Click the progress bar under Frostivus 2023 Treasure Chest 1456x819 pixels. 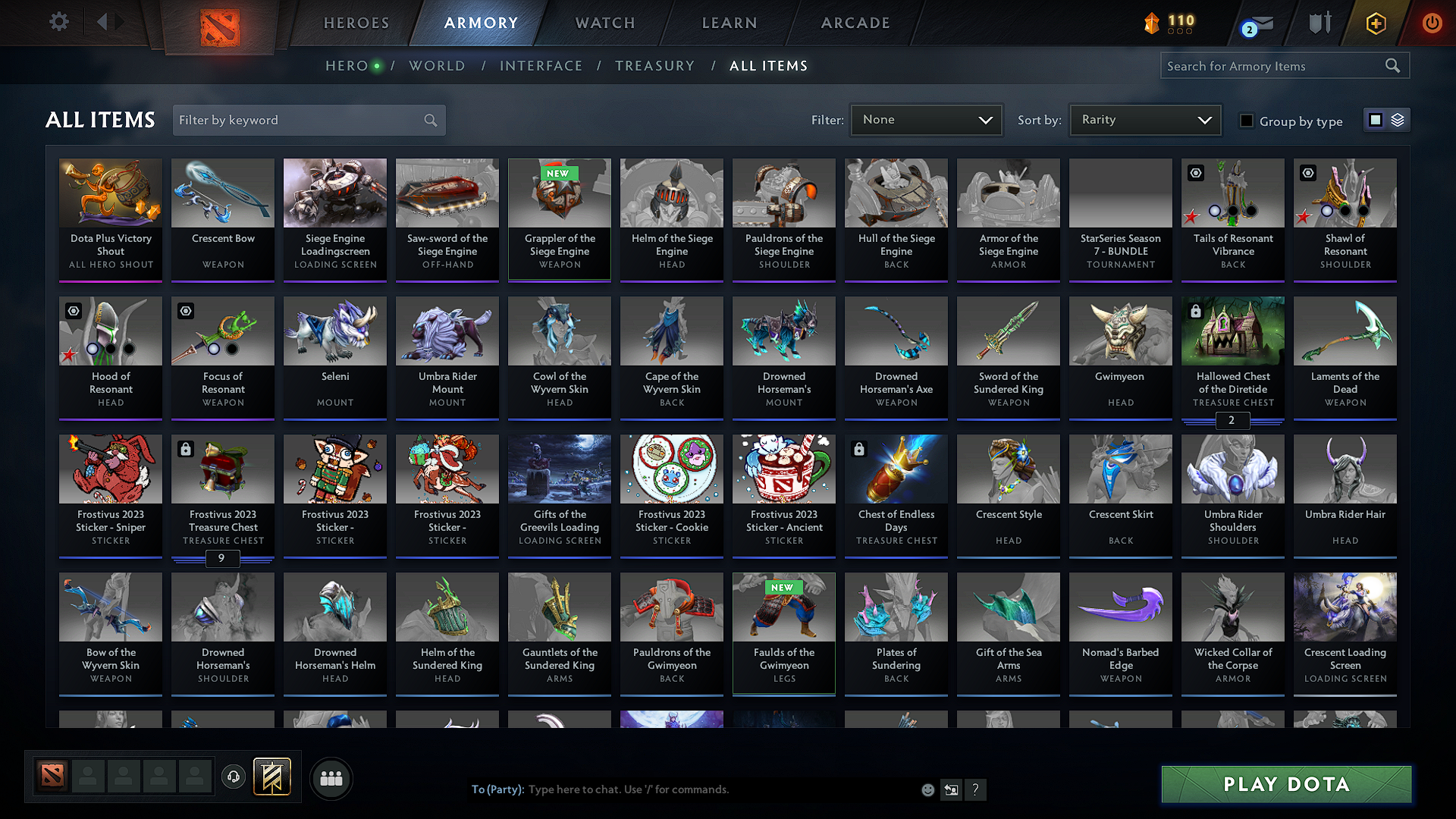coord(222,559)
